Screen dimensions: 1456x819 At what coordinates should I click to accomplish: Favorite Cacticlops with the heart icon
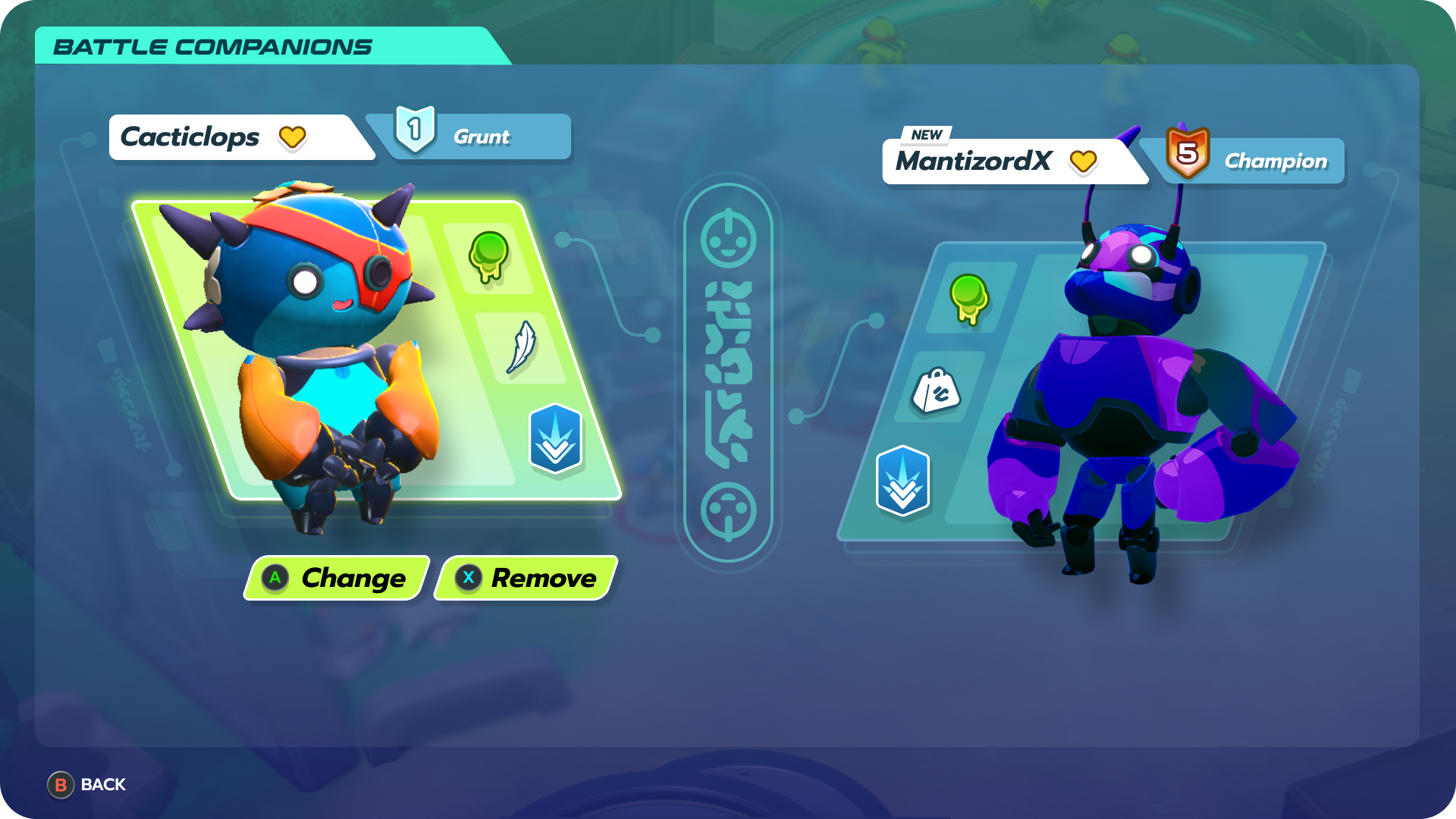[292, 138]
